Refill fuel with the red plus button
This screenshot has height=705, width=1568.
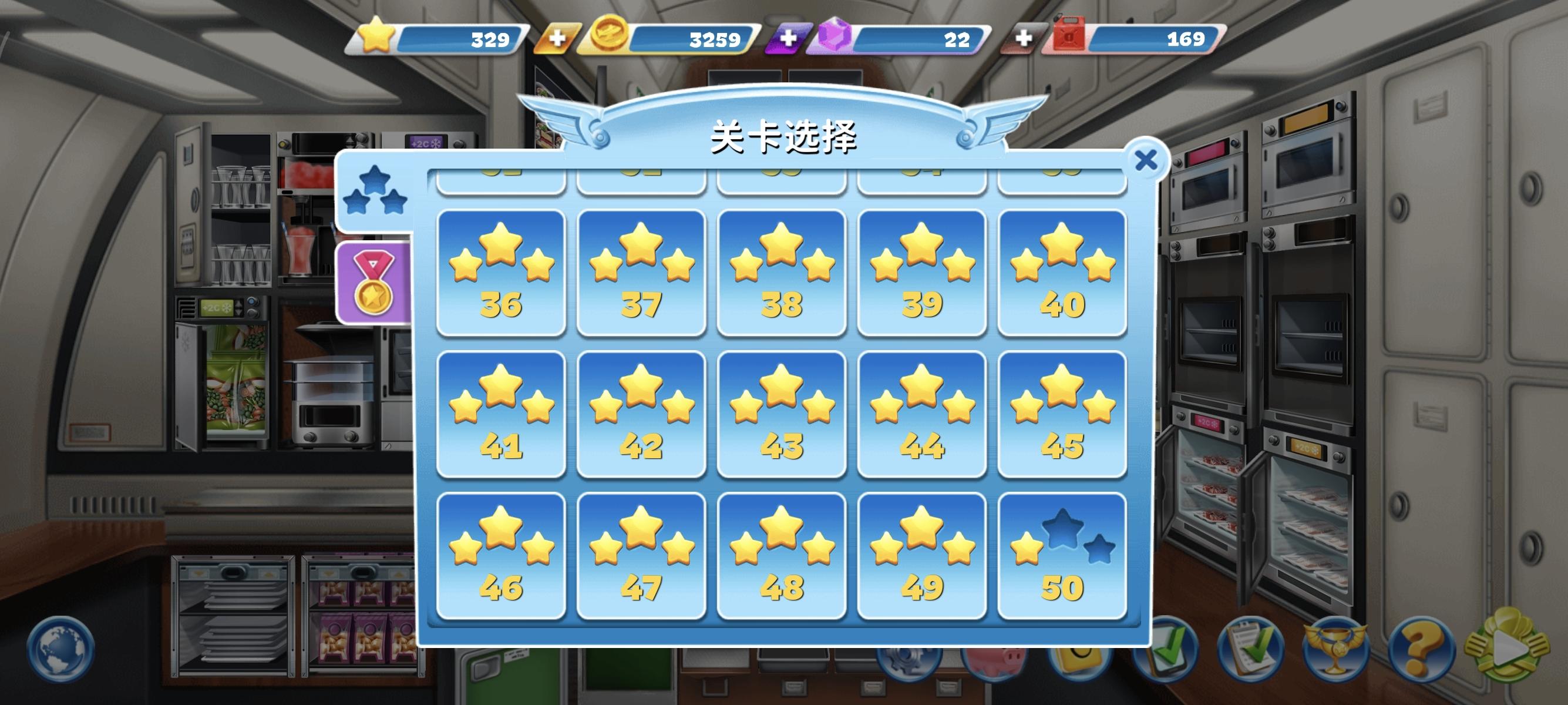[1024, 39]
